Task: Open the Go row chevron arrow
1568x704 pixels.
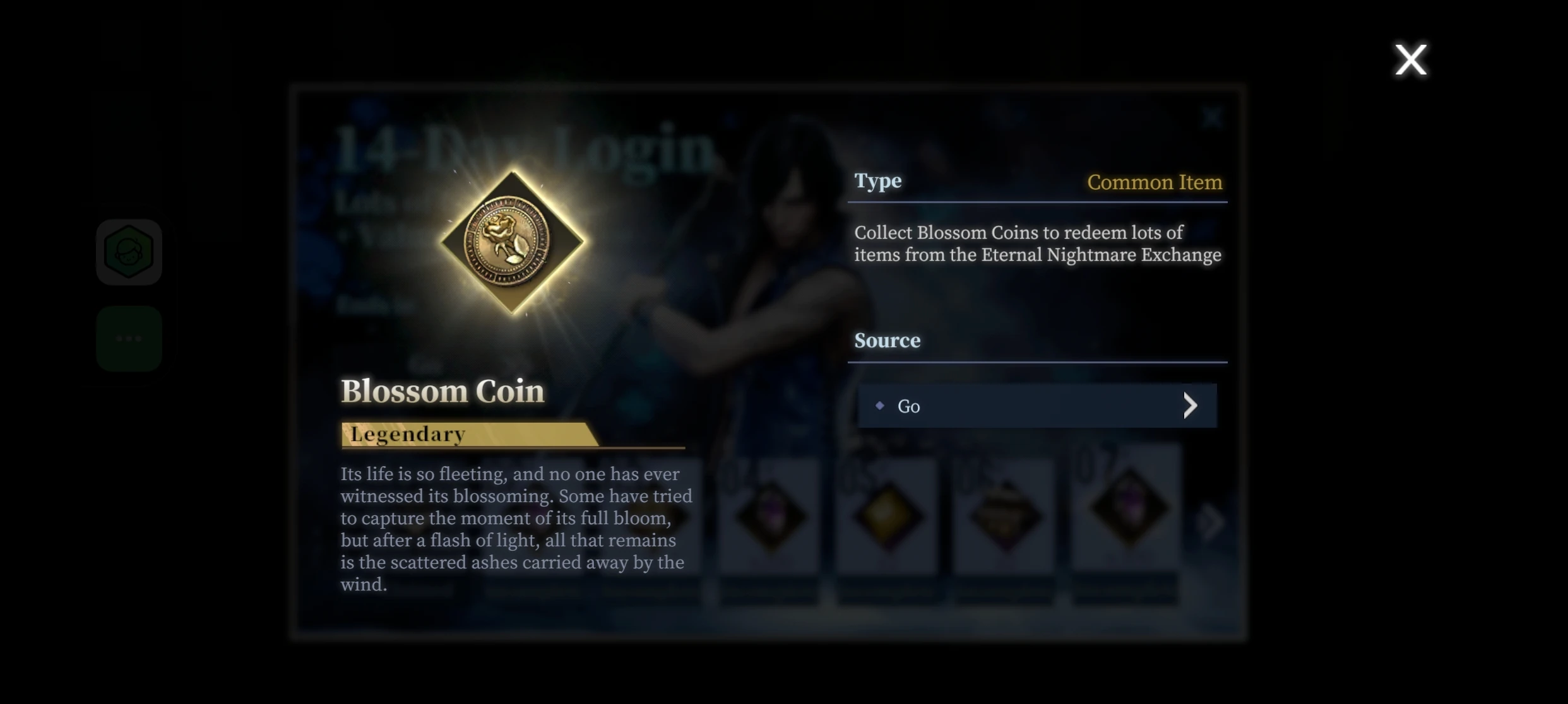Action: pyautogui.click(x=1191, y=406)
